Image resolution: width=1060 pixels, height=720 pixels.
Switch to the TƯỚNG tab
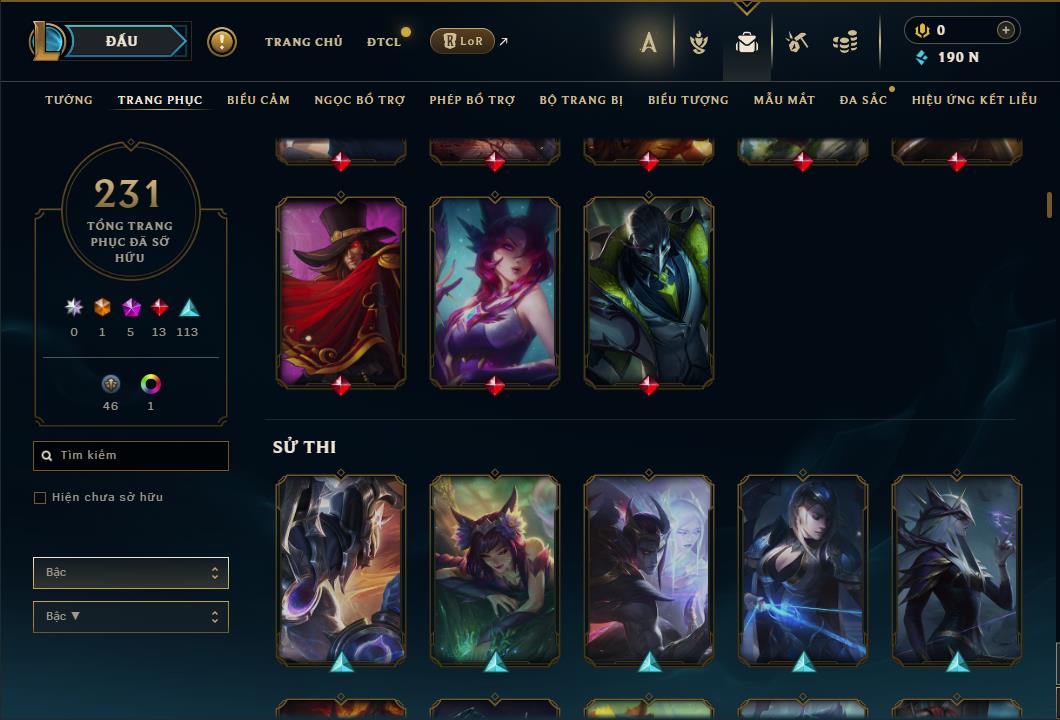coord(69,100)
